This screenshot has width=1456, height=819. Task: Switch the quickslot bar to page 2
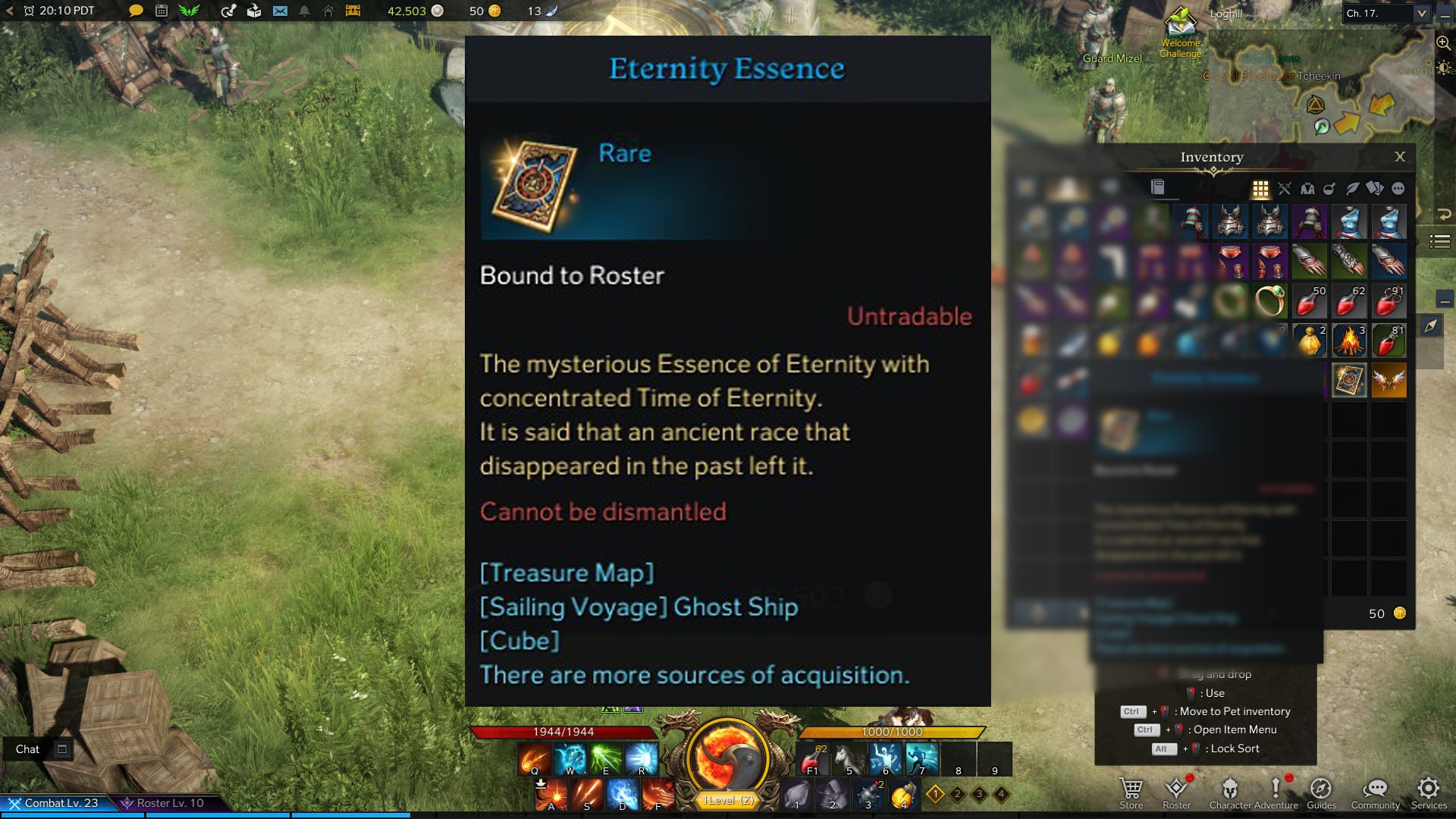[957, 794]
